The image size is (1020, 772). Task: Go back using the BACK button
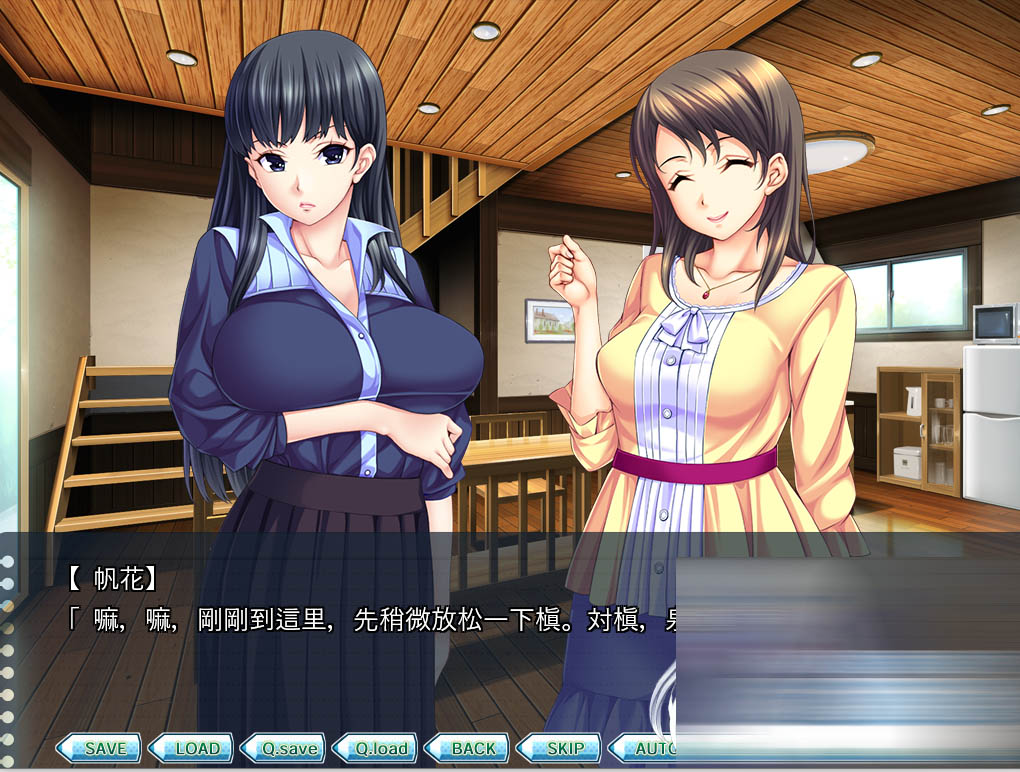click(x=467, y=748)
